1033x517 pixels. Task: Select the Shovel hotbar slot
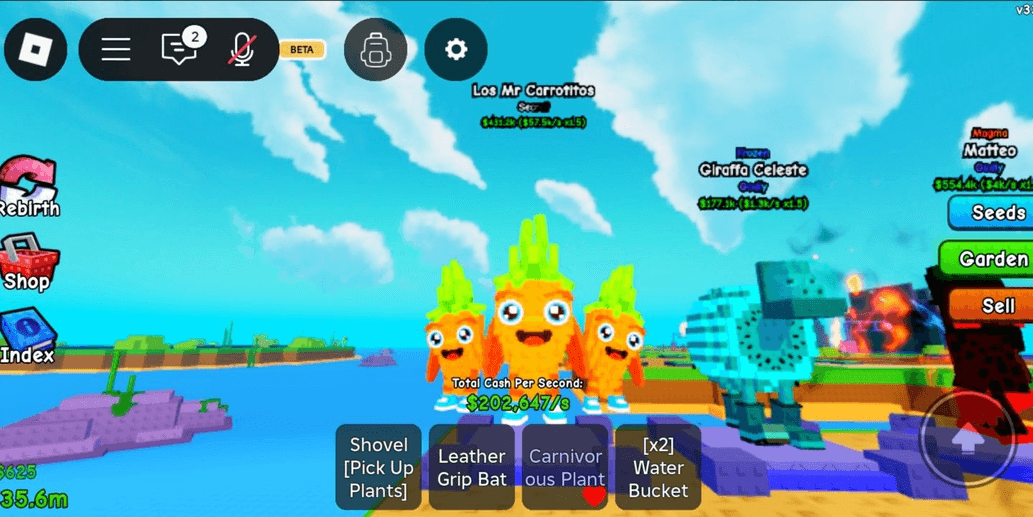click(x=378, y=467)
